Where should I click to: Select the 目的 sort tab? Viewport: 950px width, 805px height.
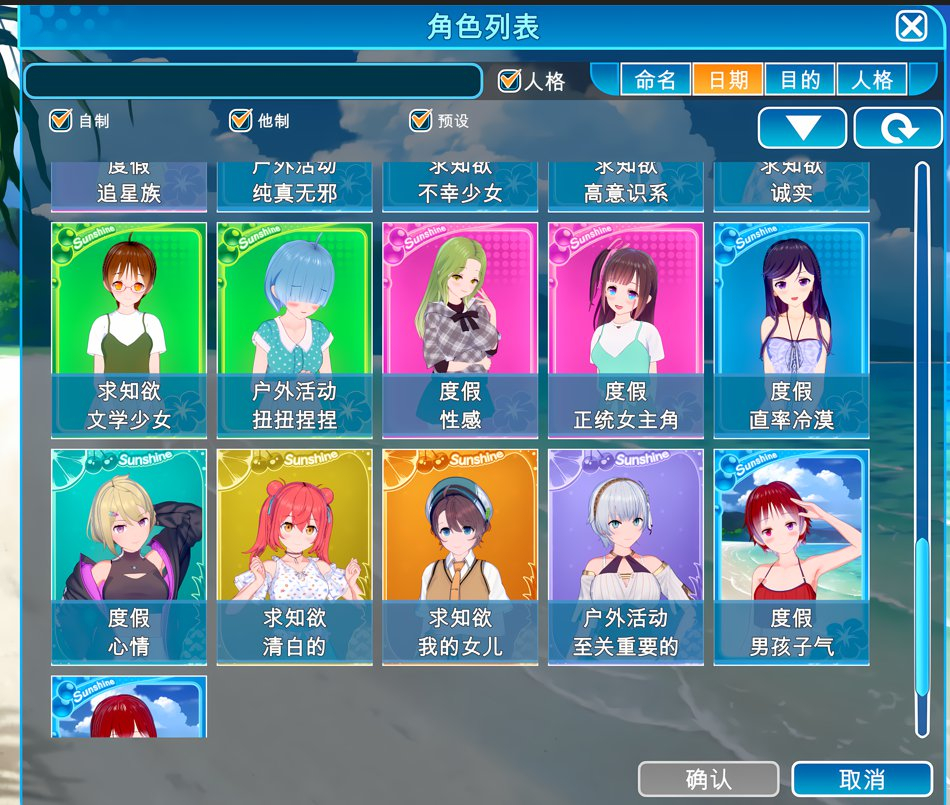click(x=800, y=80)
